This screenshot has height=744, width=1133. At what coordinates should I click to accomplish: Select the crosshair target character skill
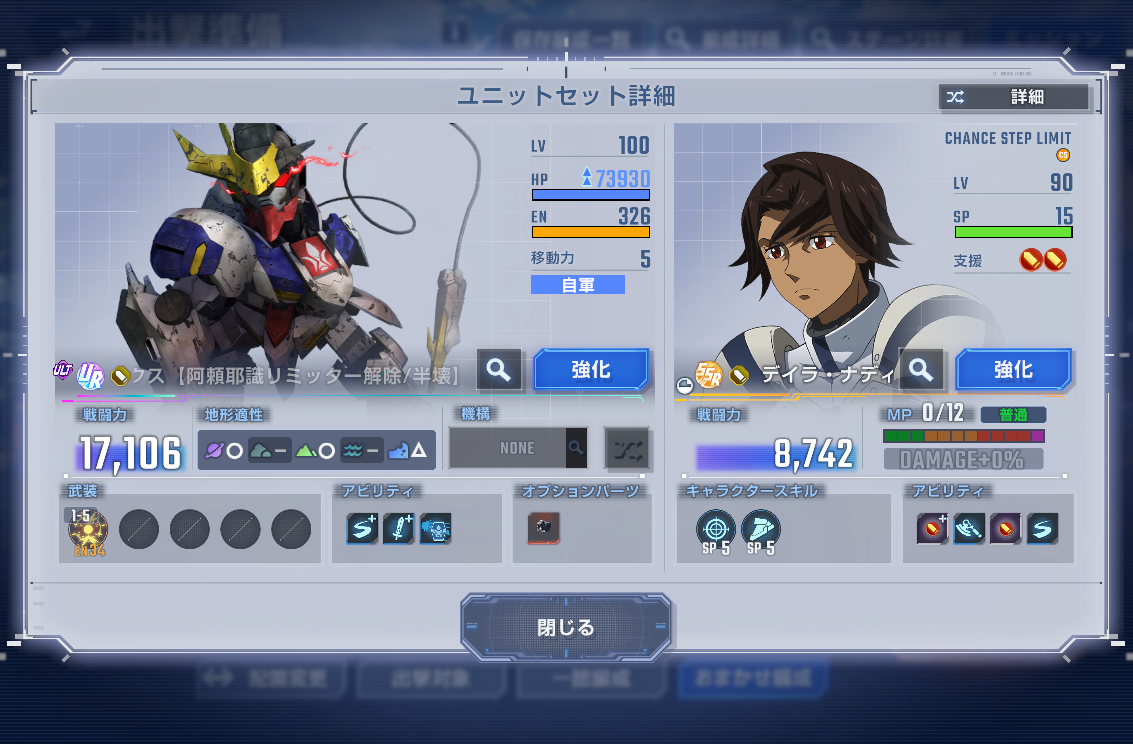(716, 529)
